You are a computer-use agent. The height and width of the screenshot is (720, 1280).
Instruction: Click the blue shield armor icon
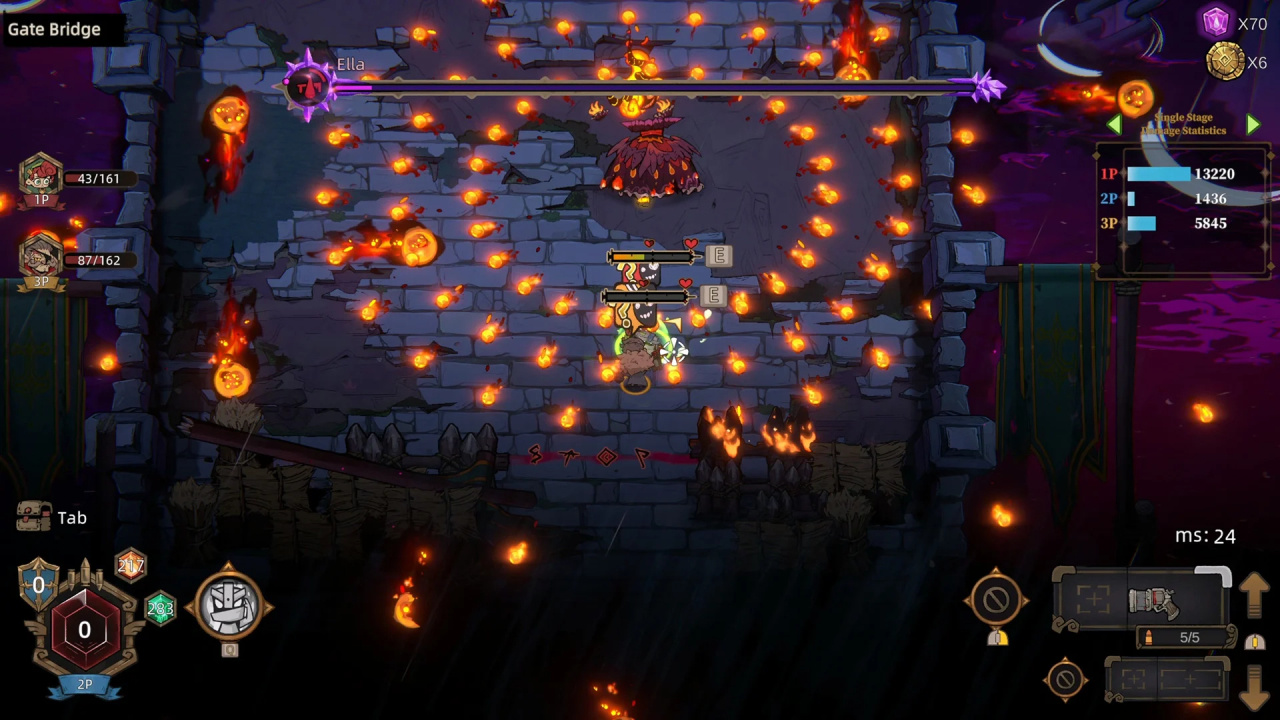coord(39,584)
